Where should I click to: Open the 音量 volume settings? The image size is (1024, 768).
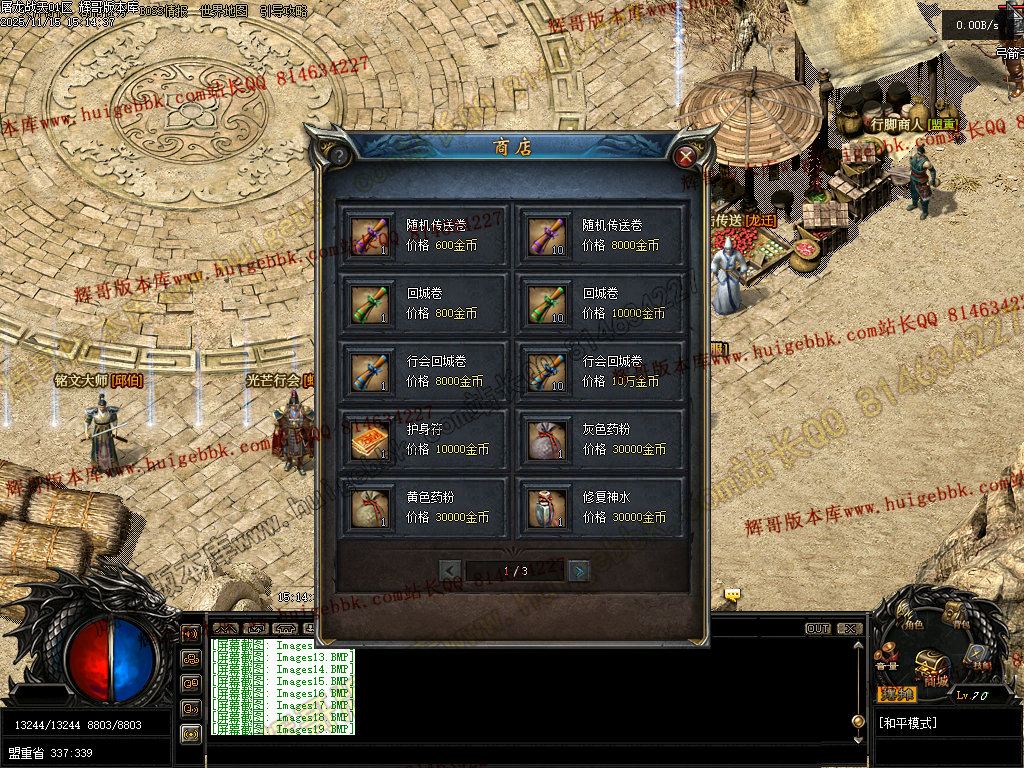pyautogui.click(x=888, y=660)
